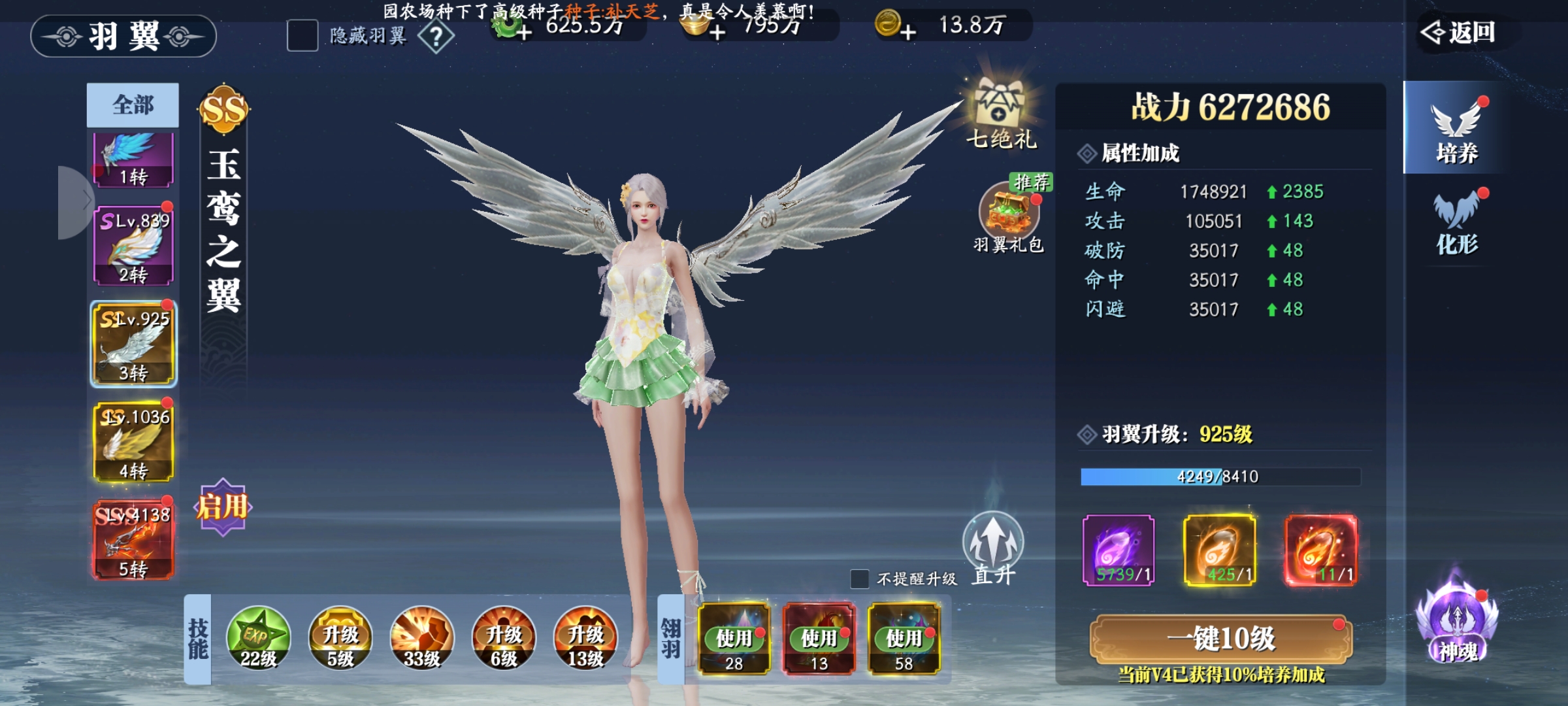Select the 2转 Lv.839 wing

click(x=133, y=246)
